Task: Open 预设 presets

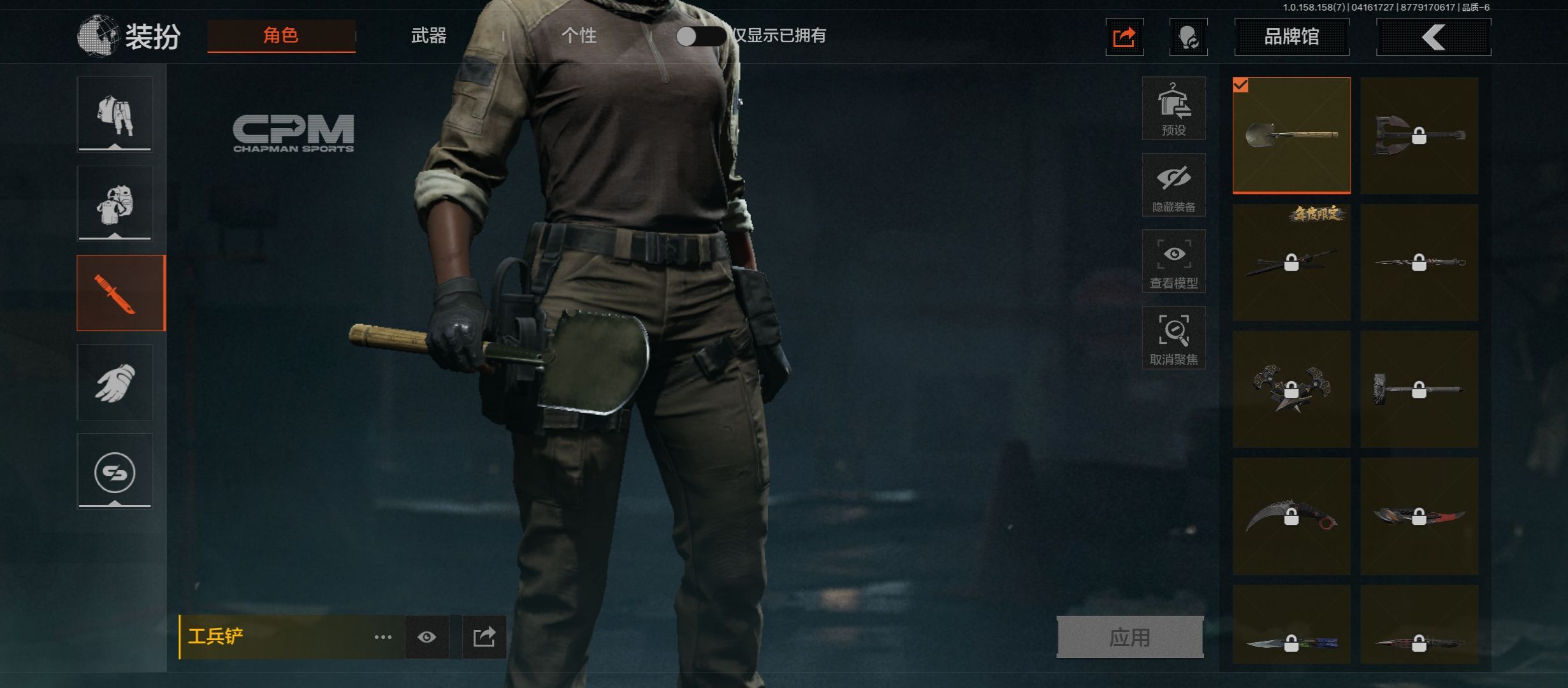Action: coord(1173,108)
